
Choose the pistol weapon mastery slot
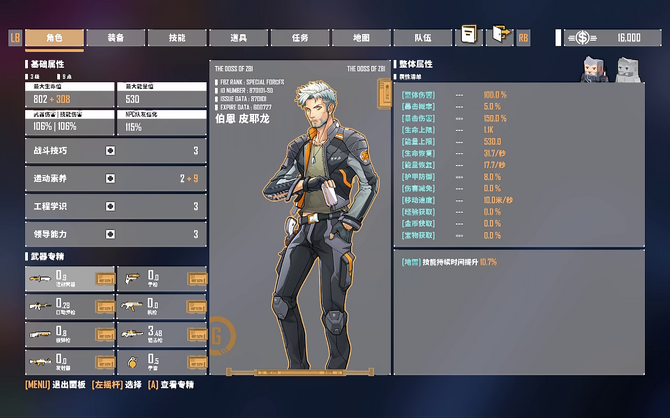point(162,278)
